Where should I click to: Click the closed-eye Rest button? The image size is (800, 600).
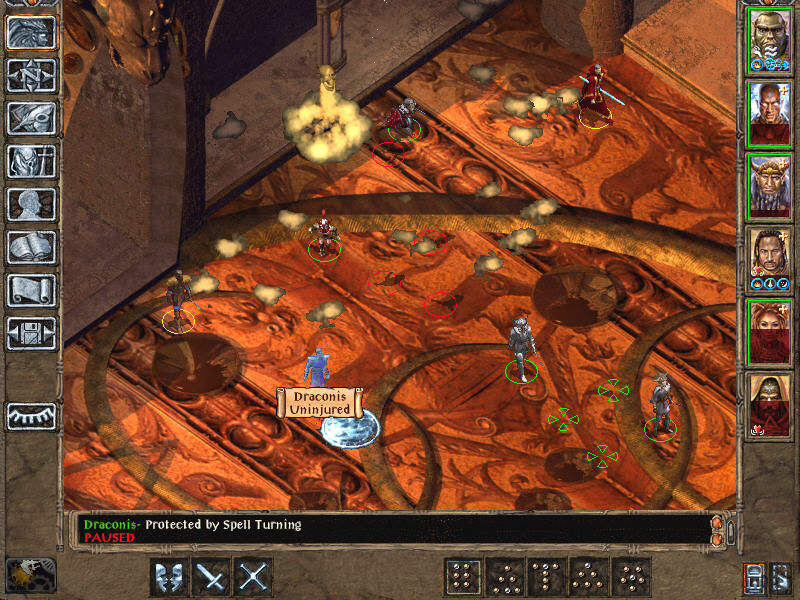point(31,415)
